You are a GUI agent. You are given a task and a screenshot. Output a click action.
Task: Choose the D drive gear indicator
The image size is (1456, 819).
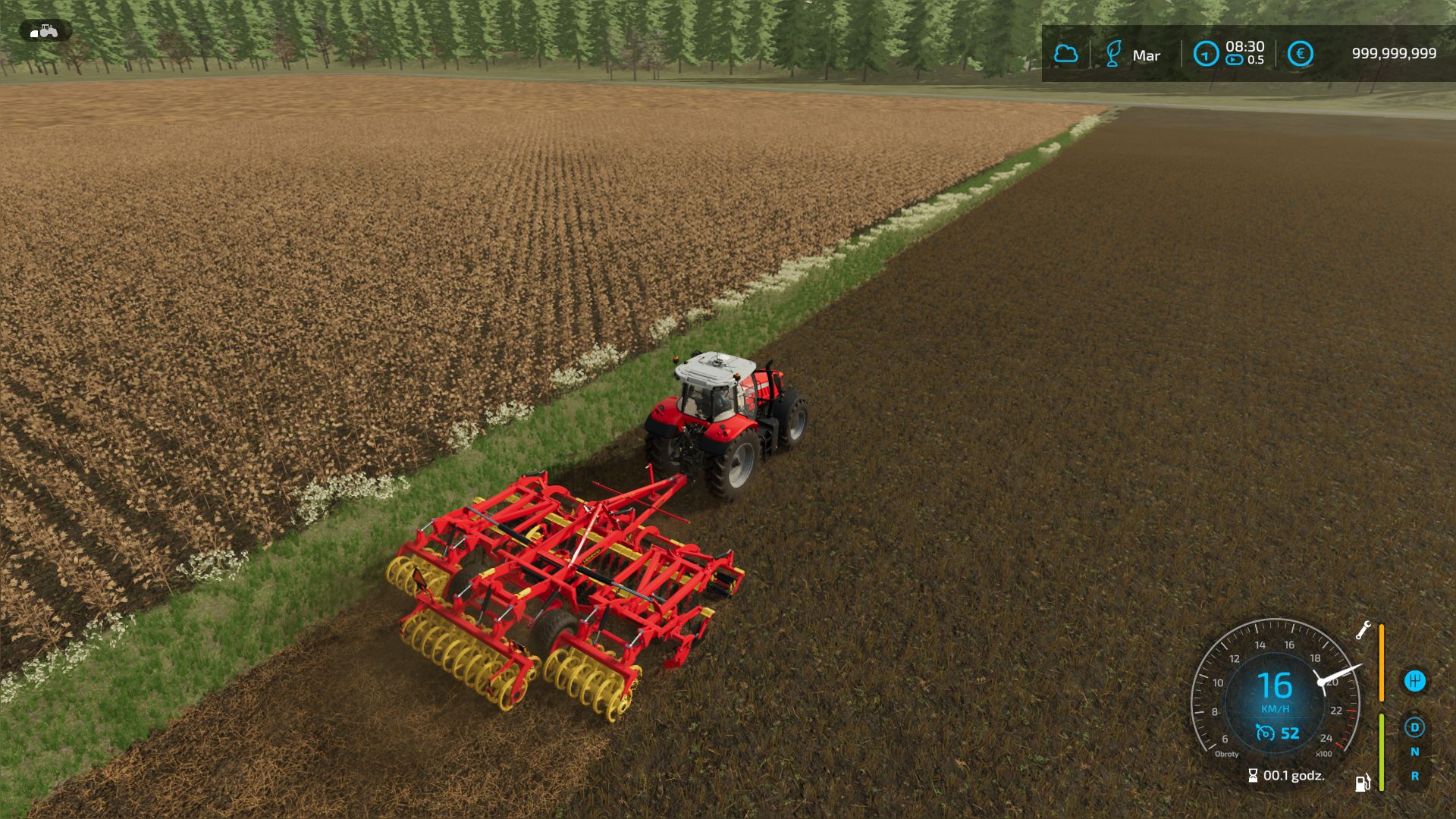tap(1414, 728)
